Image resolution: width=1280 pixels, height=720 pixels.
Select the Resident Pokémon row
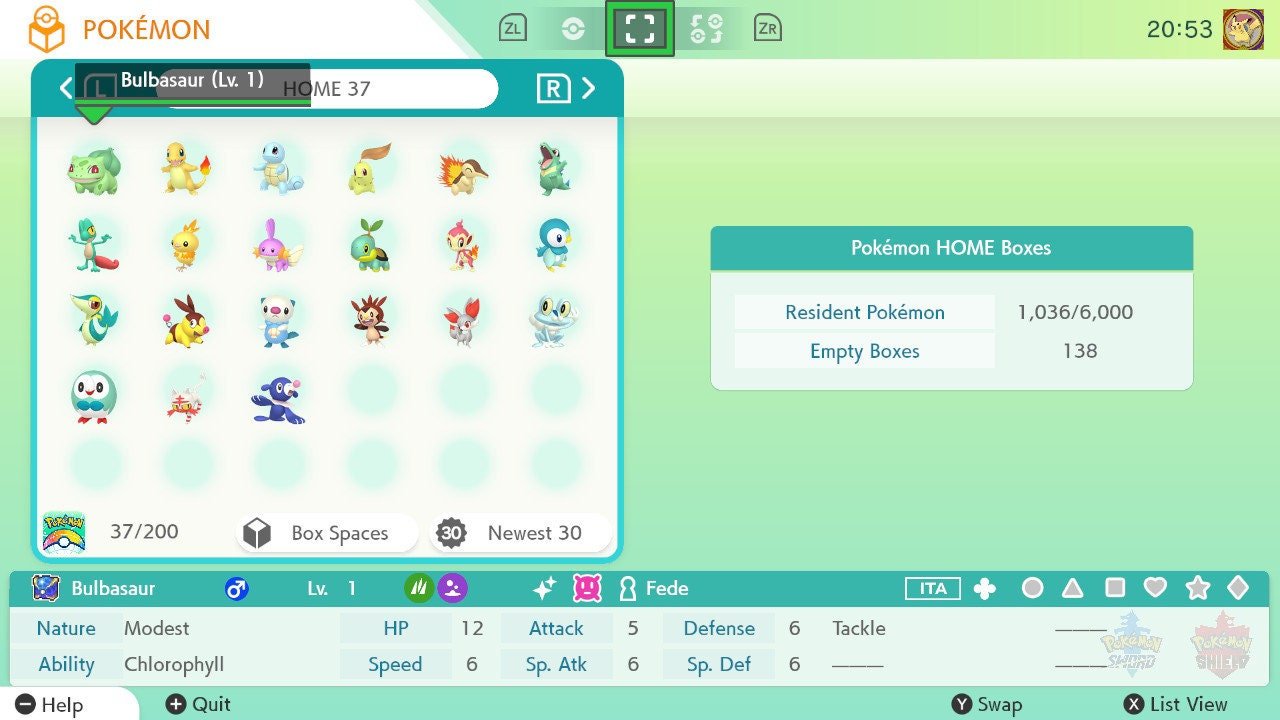[x=863, y=312]
